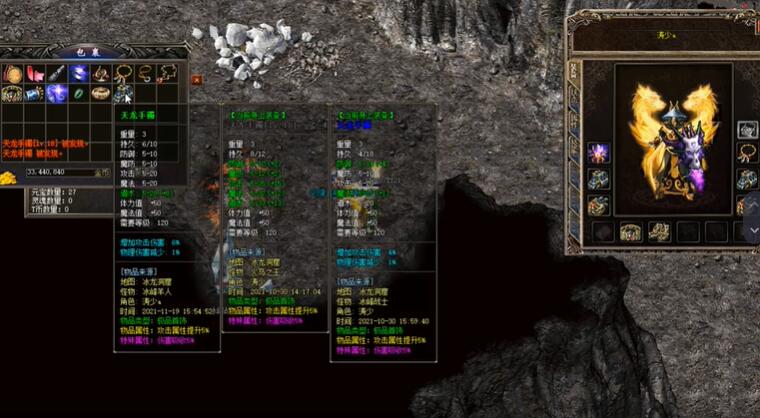The width and height of the screenshot is (760, 418).
Task: Select the beaded necklace equipment slot
Action: click(747, 153)
